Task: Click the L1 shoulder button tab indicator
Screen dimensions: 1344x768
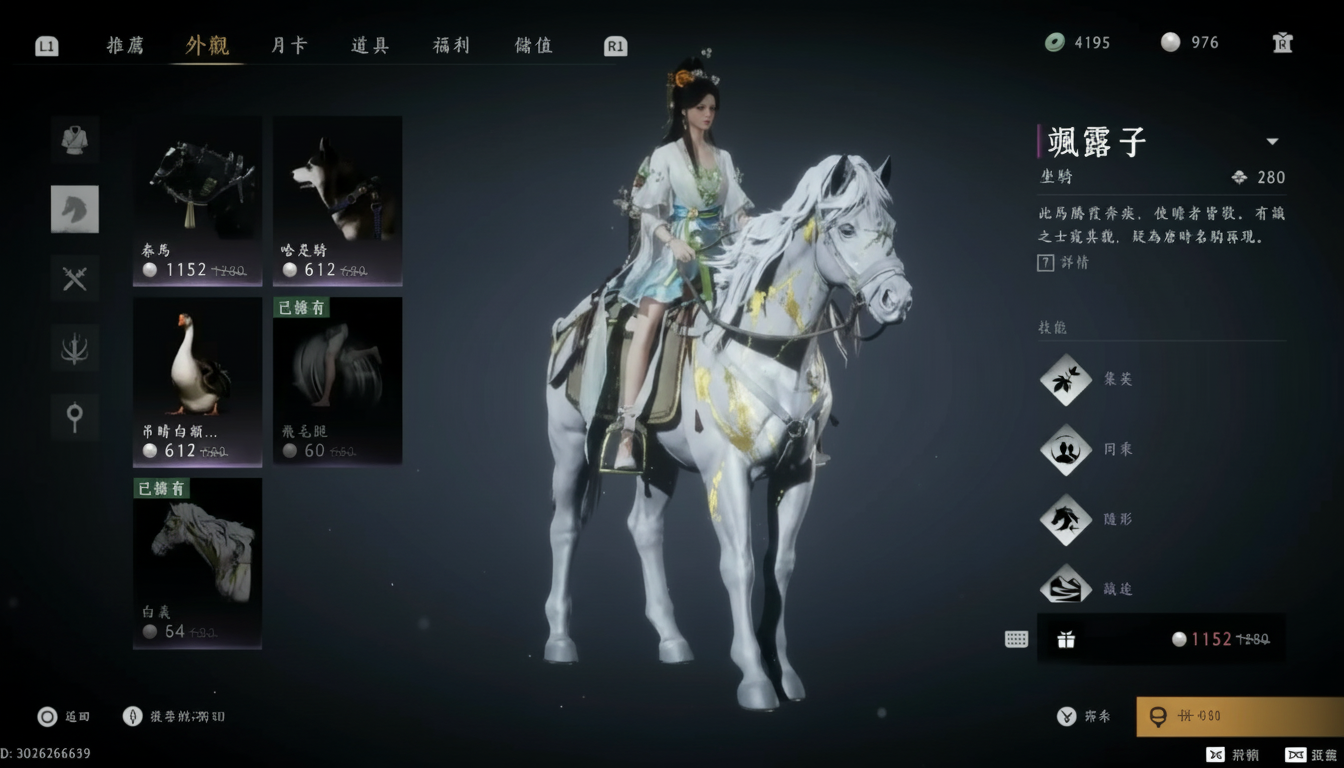Action: [46, 45]
